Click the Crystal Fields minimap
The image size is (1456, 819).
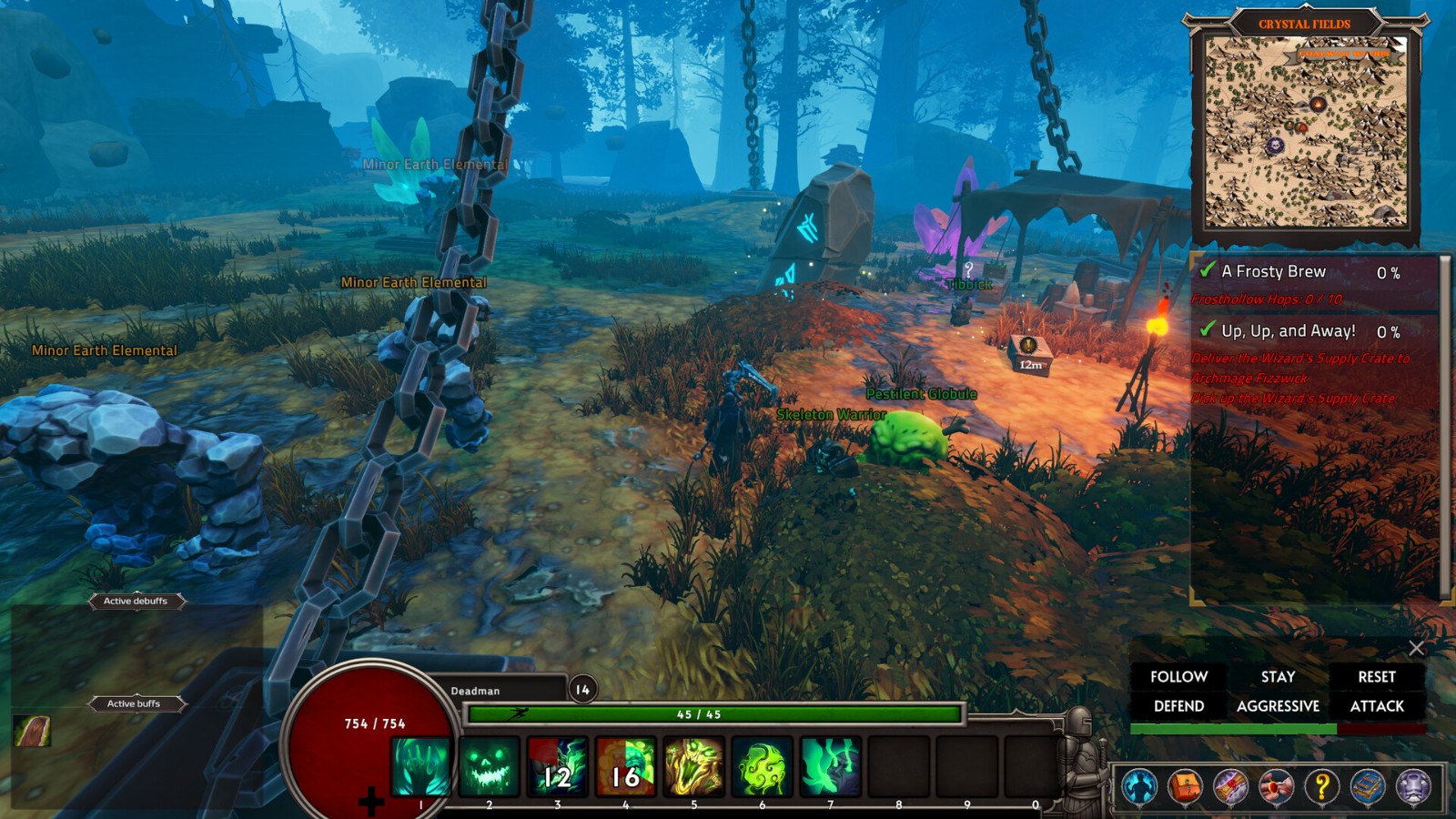pyautogui.click(x=1306, y=132)
